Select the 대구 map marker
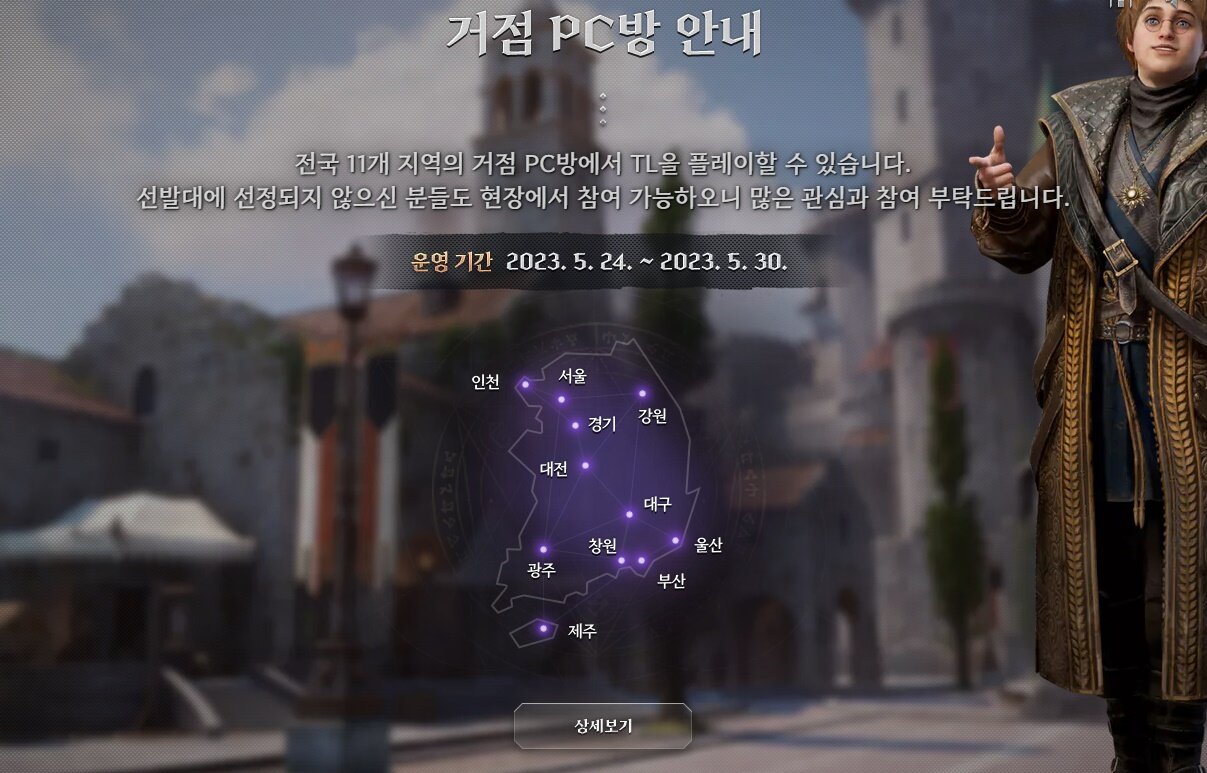The height and width of the screenshot is (773, 1207). 629,514
